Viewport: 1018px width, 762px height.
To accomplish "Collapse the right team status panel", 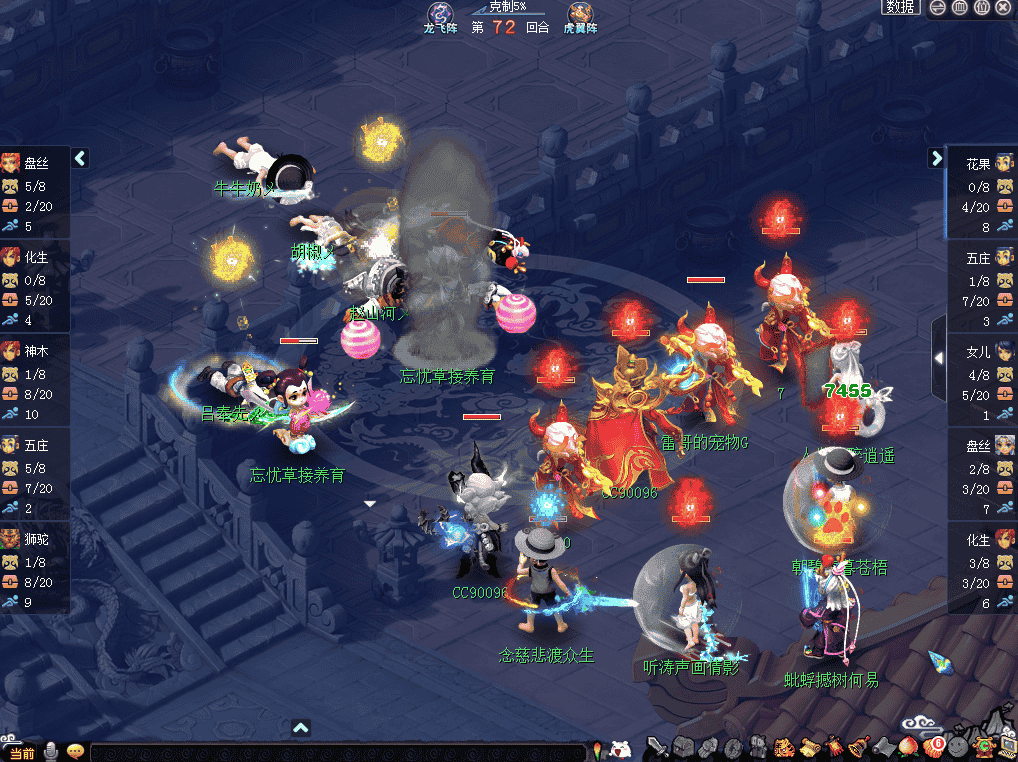I will pyautogui.click(x=936, y=158).
